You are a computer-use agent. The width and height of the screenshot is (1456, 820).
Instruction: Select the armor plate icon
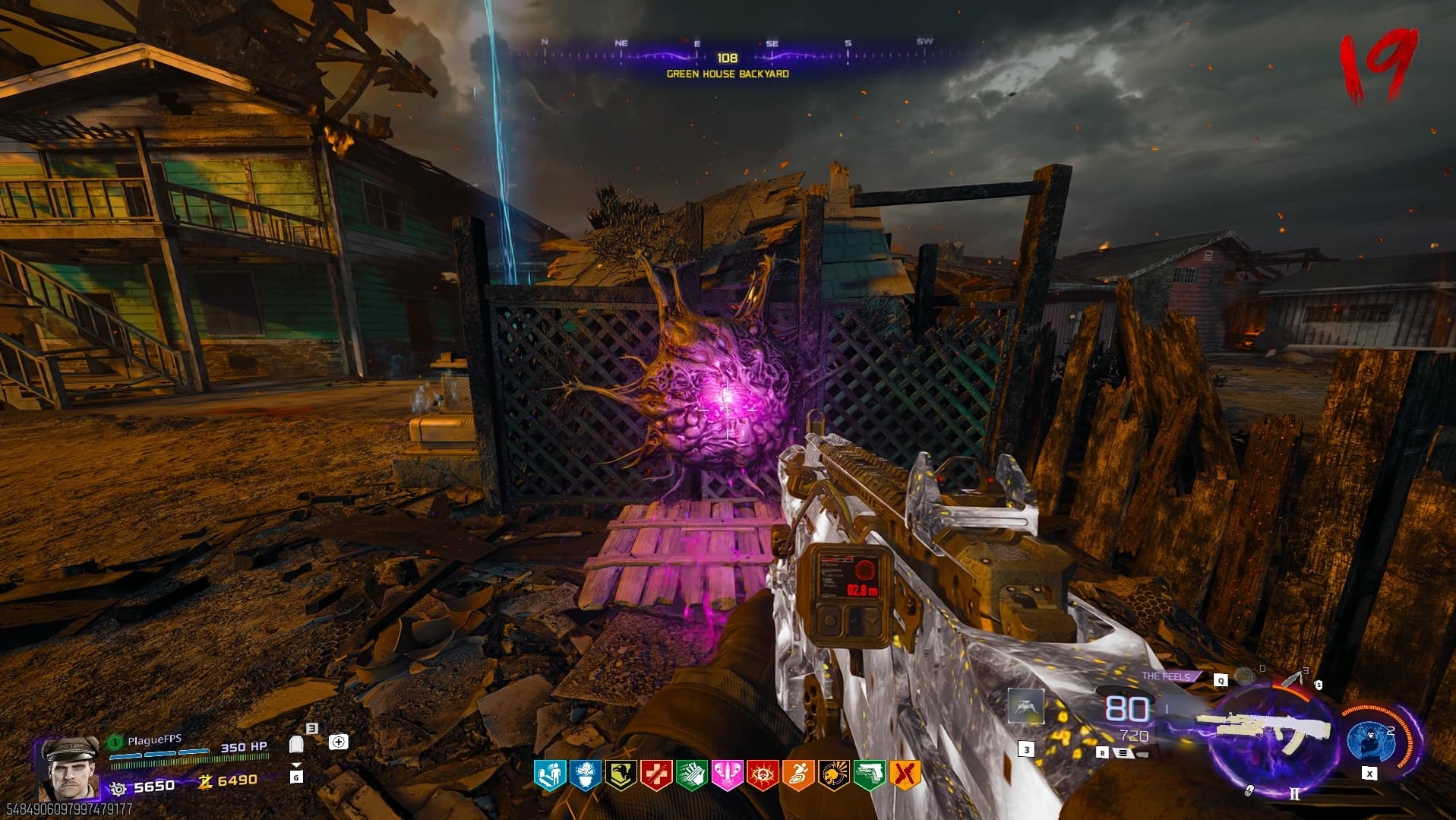[x=297, y=744]
